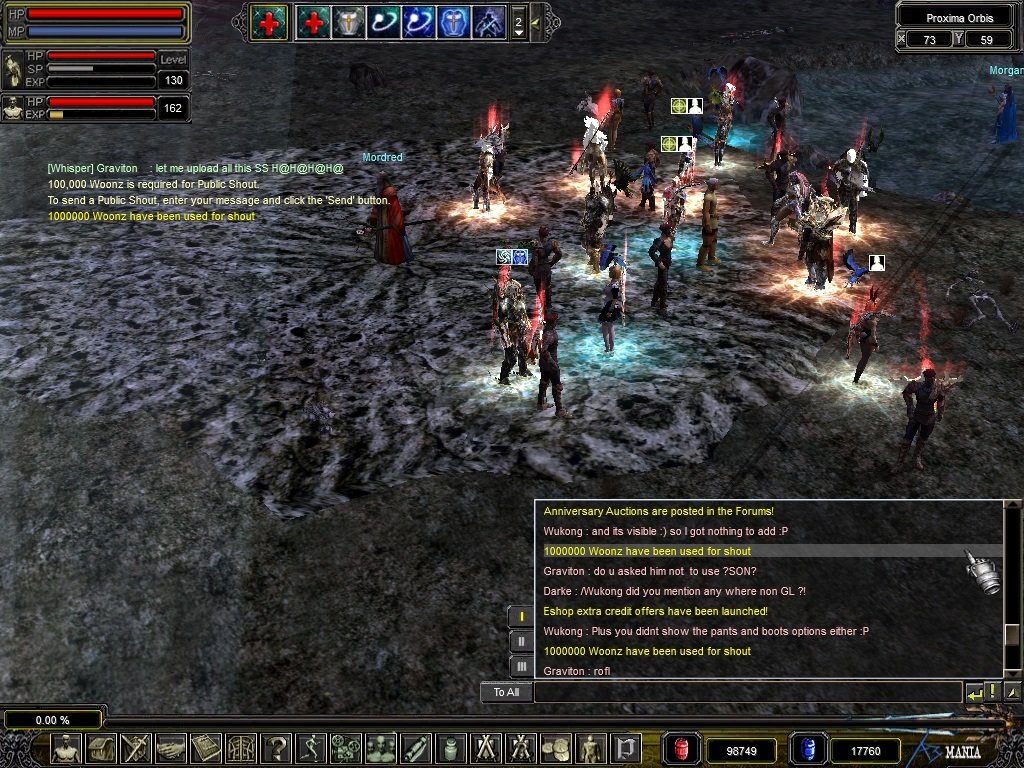Open the question mark help icon
The image size is (1024, 768).
[276, 748]
